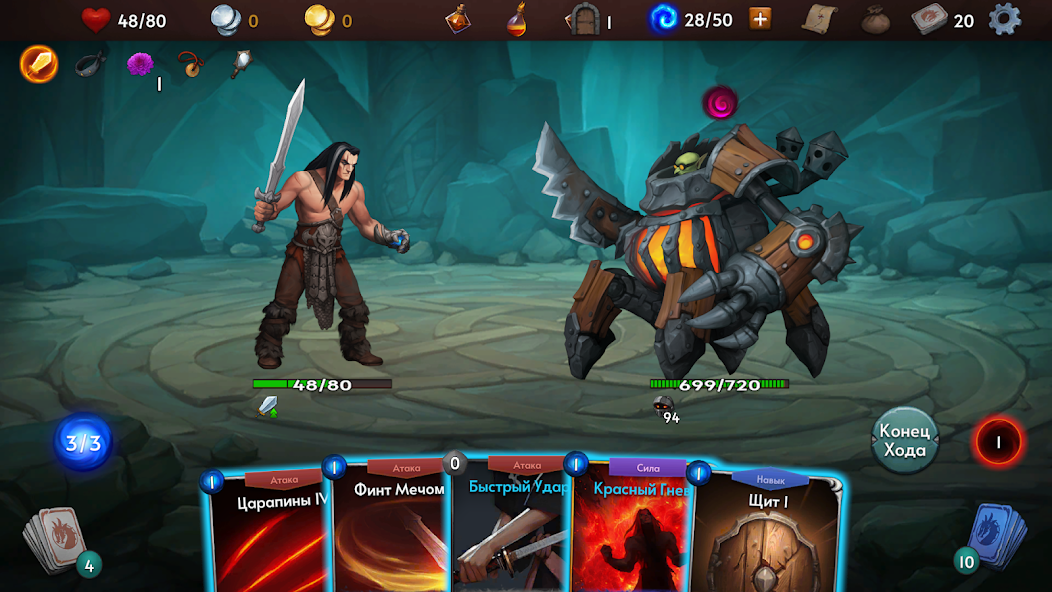
Task: Inspect the purple flower relic
Action: tap(140, 65)
